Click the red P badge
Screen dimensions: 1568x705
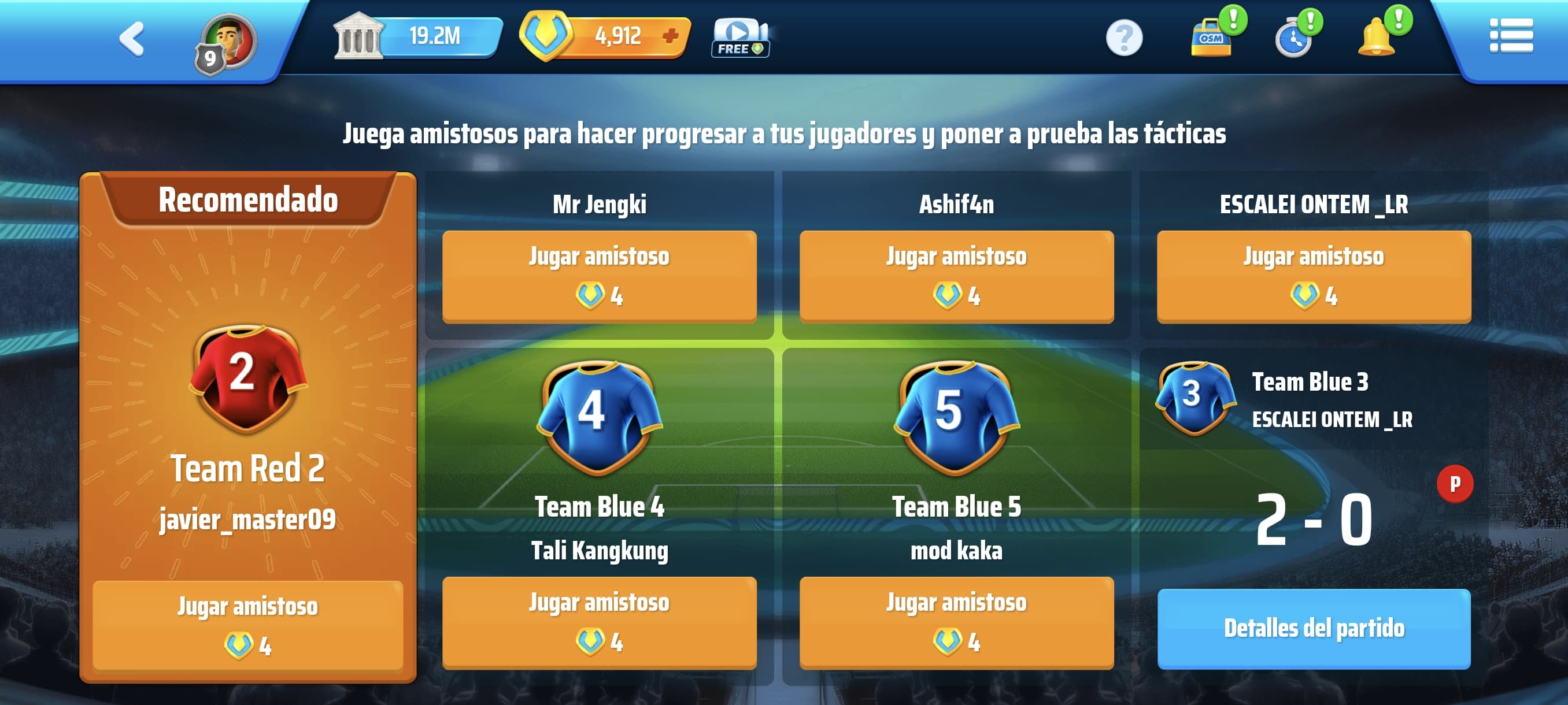pyautogui.click(x=1455, y=484)
